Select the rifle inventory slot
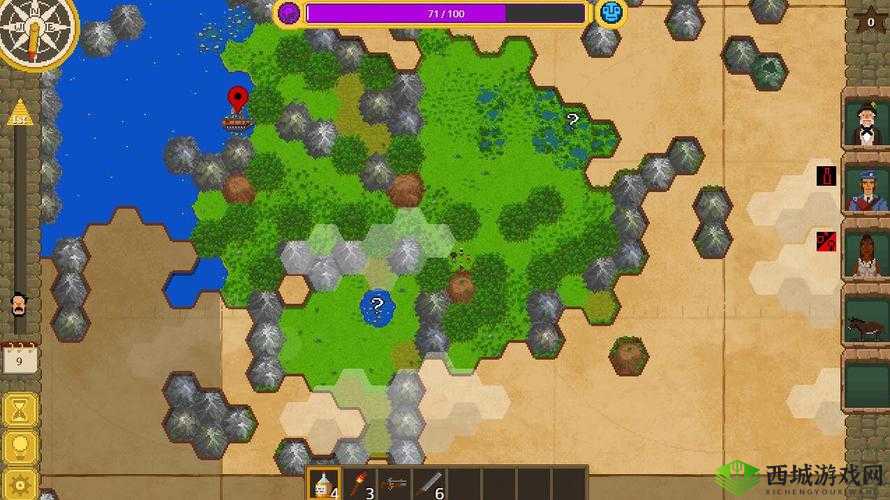This screenshot has height=500, width=890. point(396,484)
